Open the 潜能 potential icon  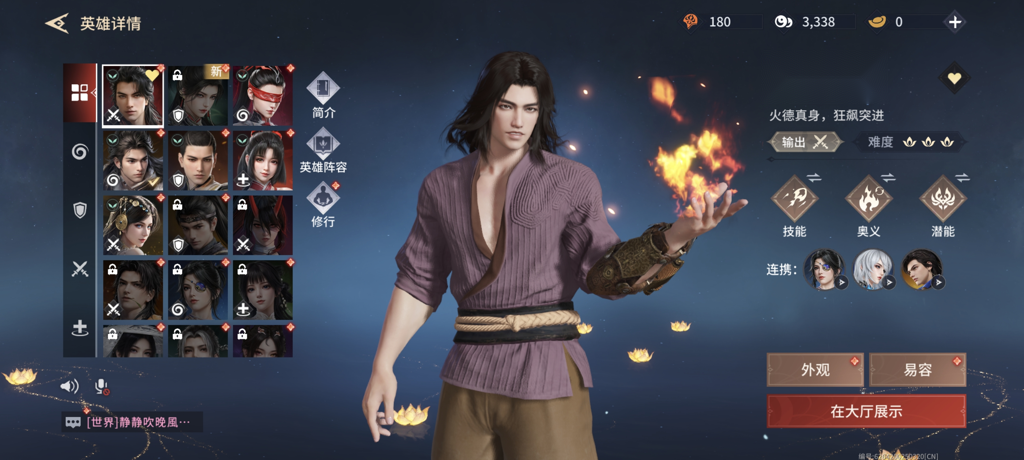click(x=942, y=199)
